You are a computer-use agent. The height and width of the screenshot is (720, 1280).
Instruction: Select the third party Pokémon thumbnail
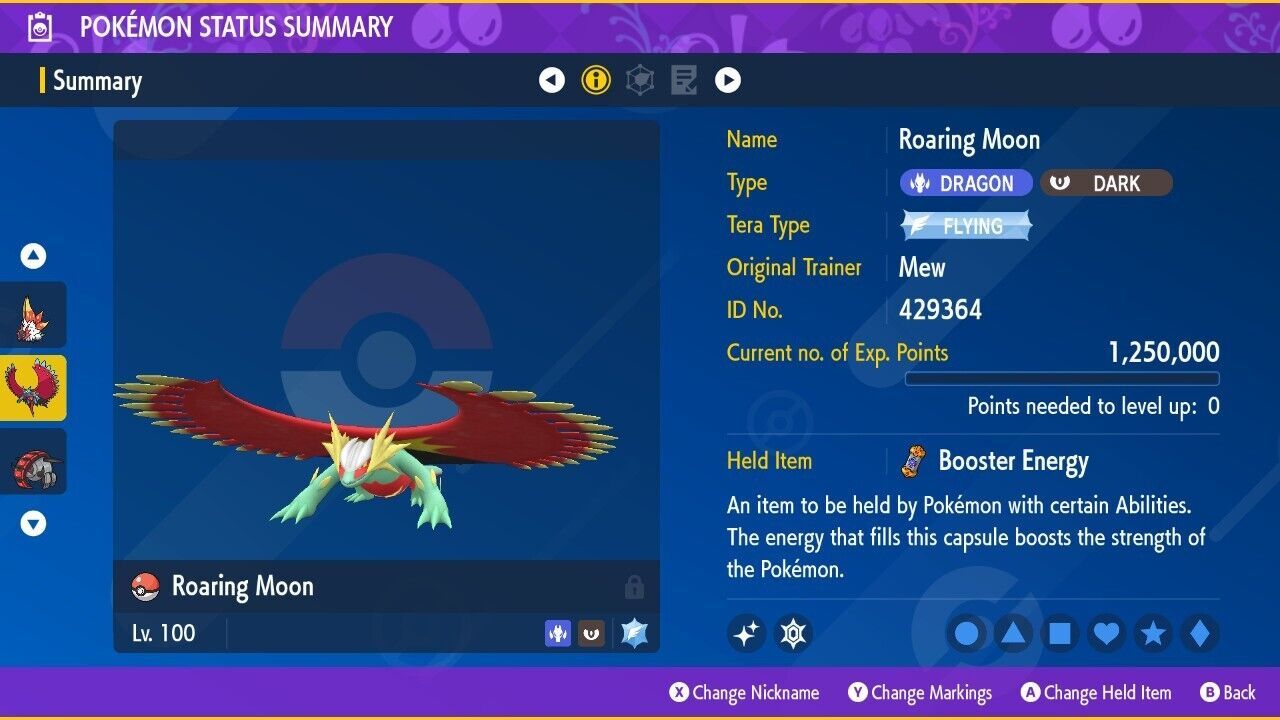tap(34, 461)
